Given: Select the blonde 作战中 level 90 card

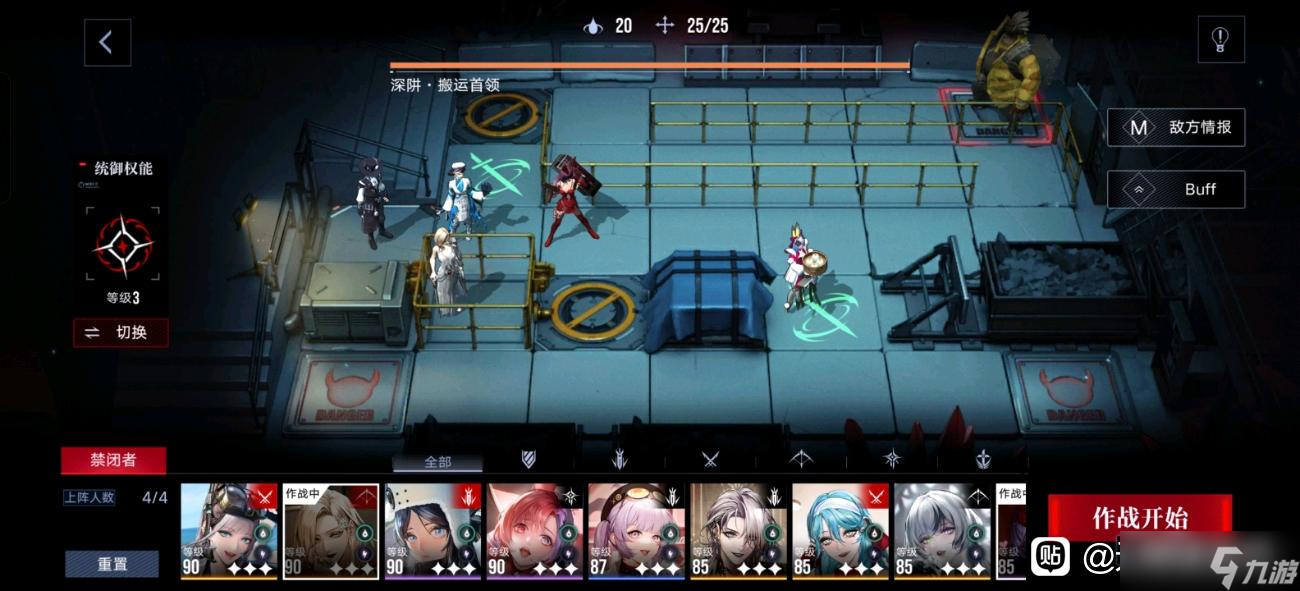Looking at the screenshot, I should 331,531.
